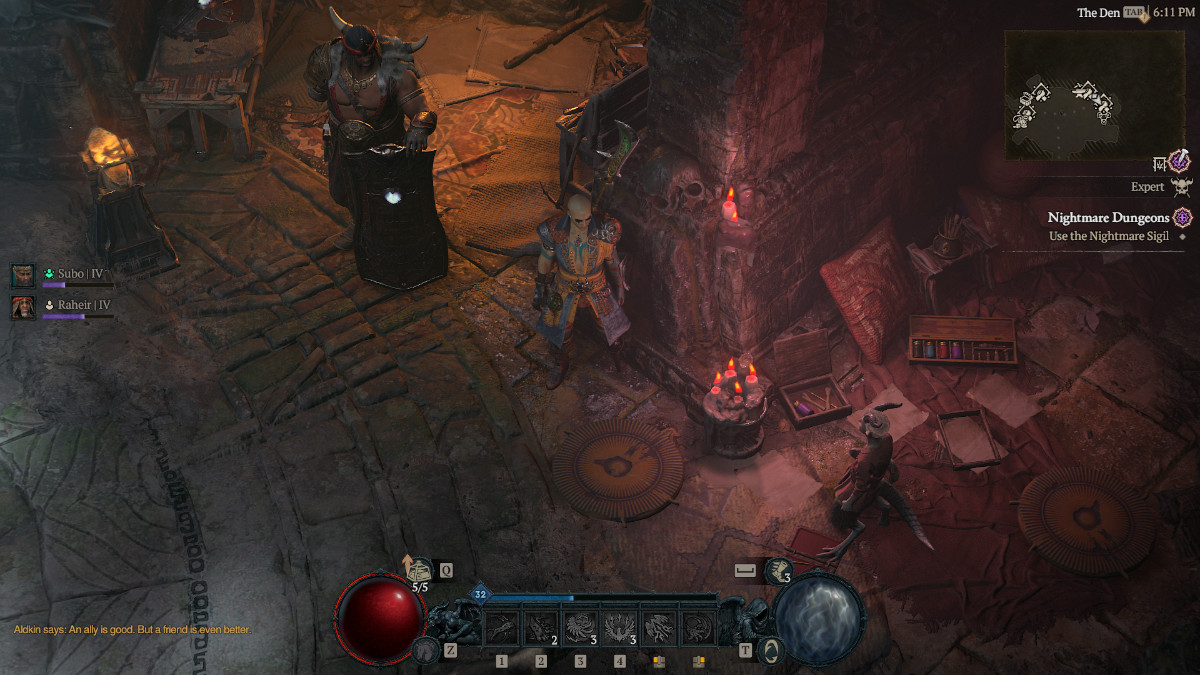Select Subo's mercenary portrait
1200x675 pixels.
[23, 275]
